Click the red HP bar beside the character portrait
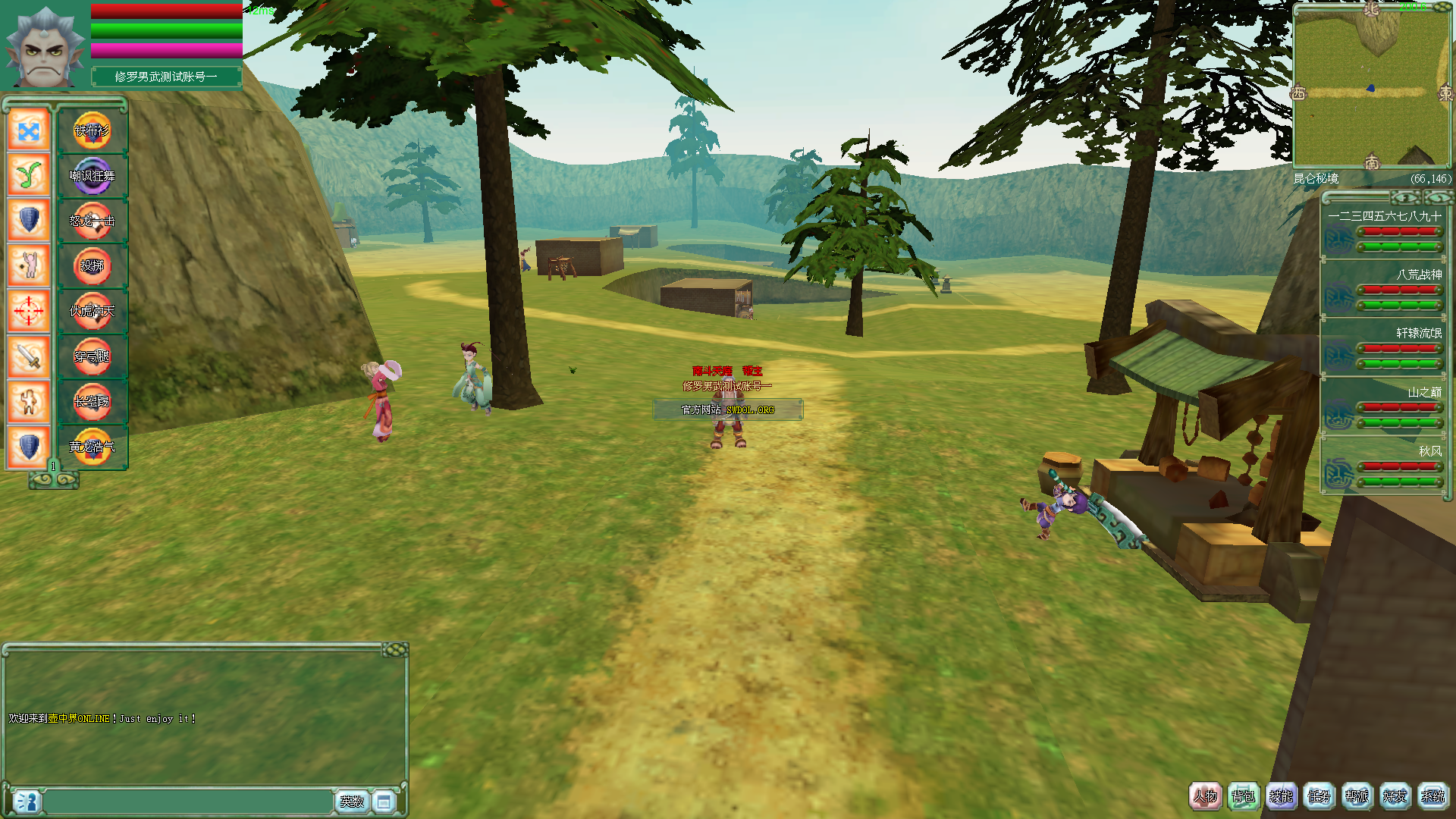The height and width of the screenshot is (819, 1456). pyautogui.click(x=165, y=11)
